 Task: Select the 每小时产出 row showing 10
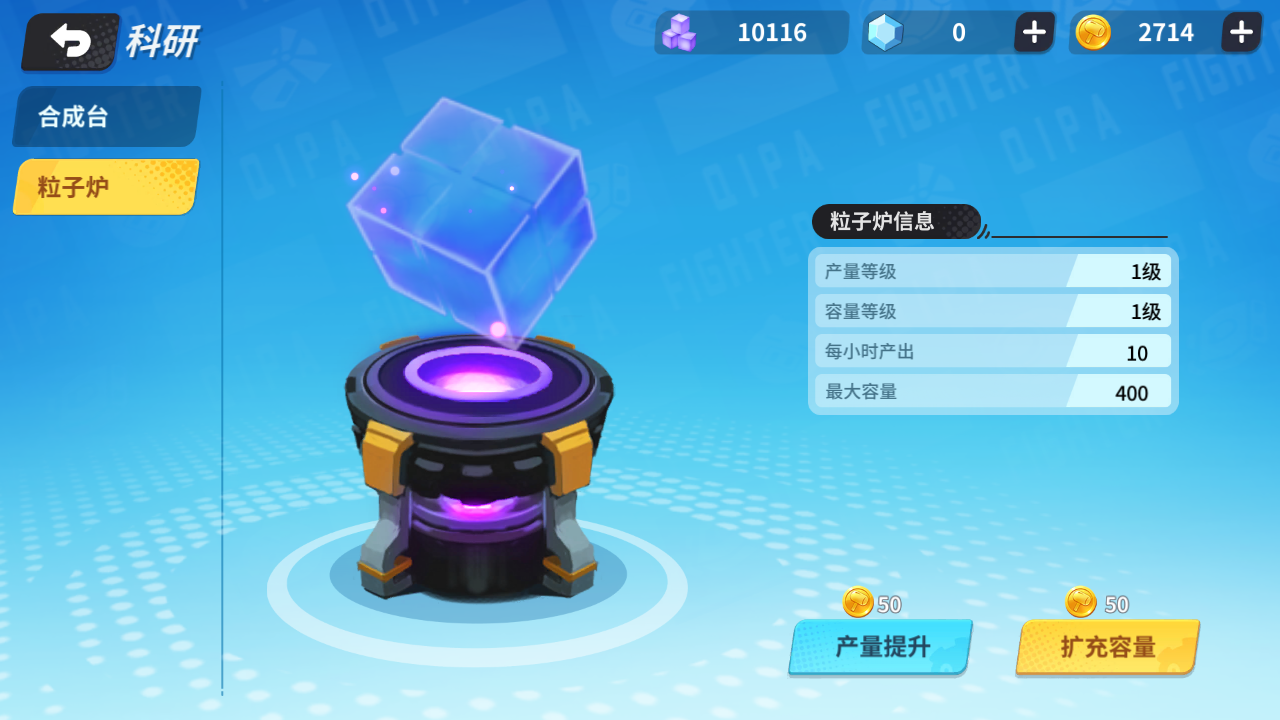coord(991,351)
